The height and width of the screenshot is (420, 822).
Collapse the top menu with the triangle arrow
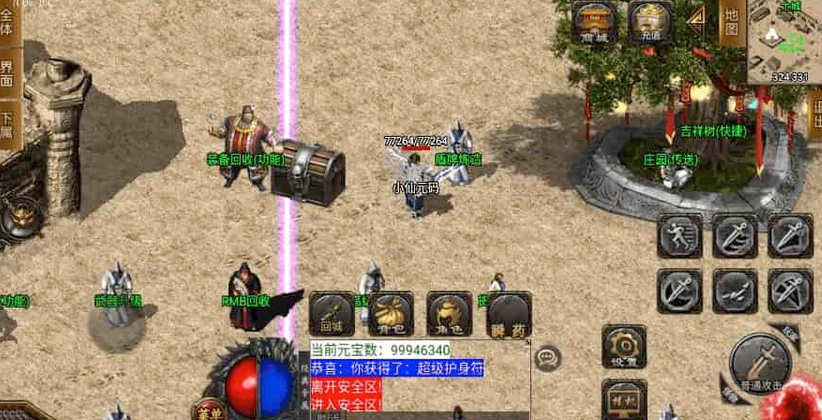click(x=699, y=20)
